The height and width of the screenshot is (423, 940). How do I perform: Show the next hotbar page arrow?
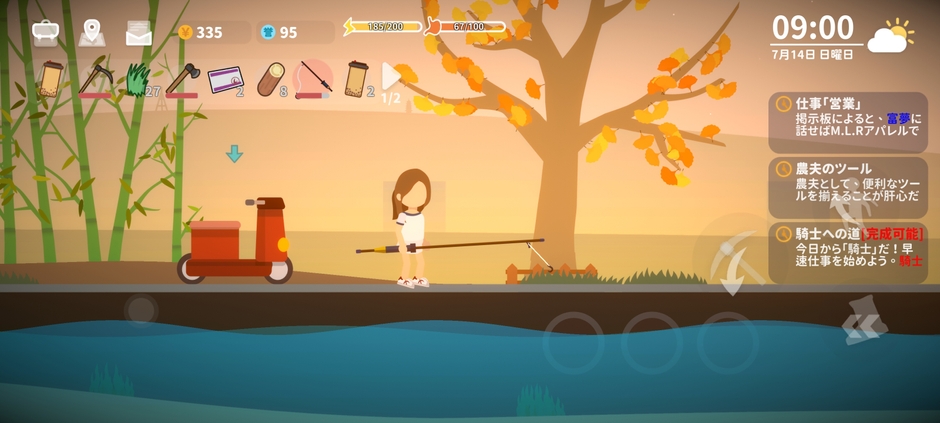[x=391, y=77]
